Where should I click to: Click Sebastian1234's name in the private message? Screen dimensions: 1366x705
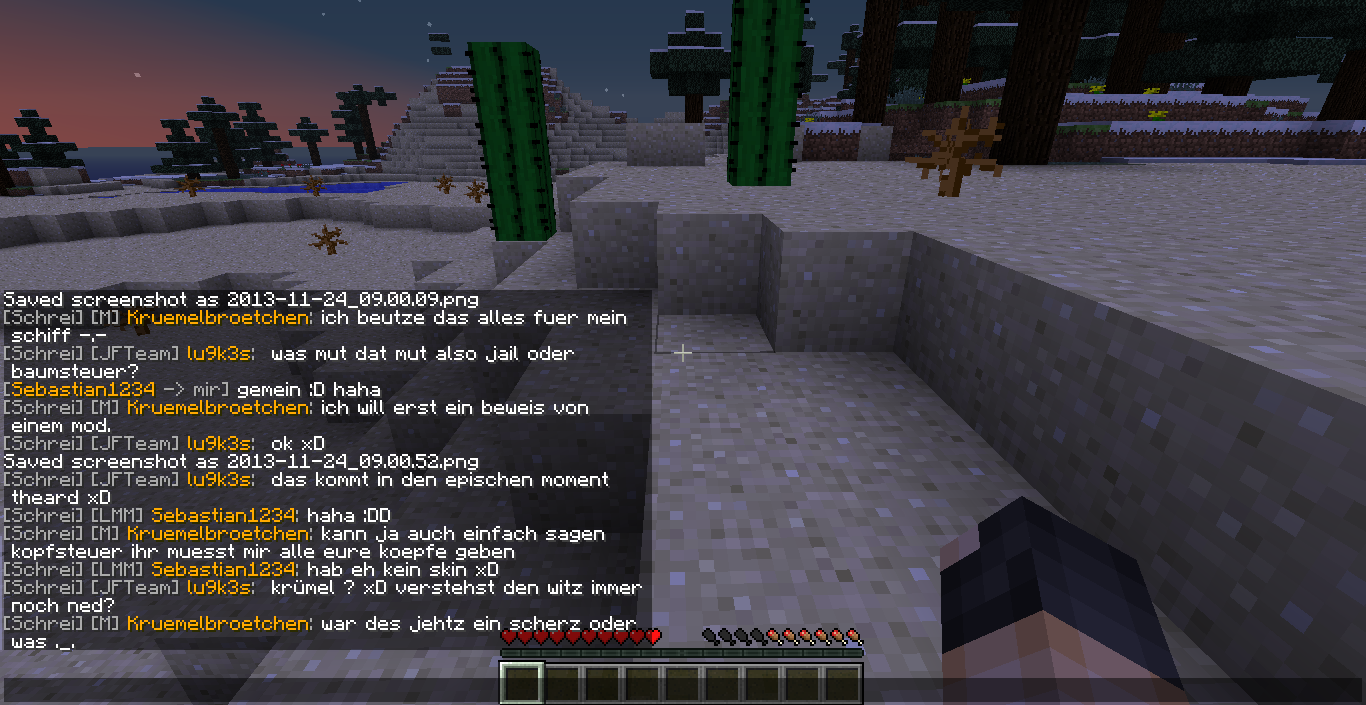(x=80, y=390)
